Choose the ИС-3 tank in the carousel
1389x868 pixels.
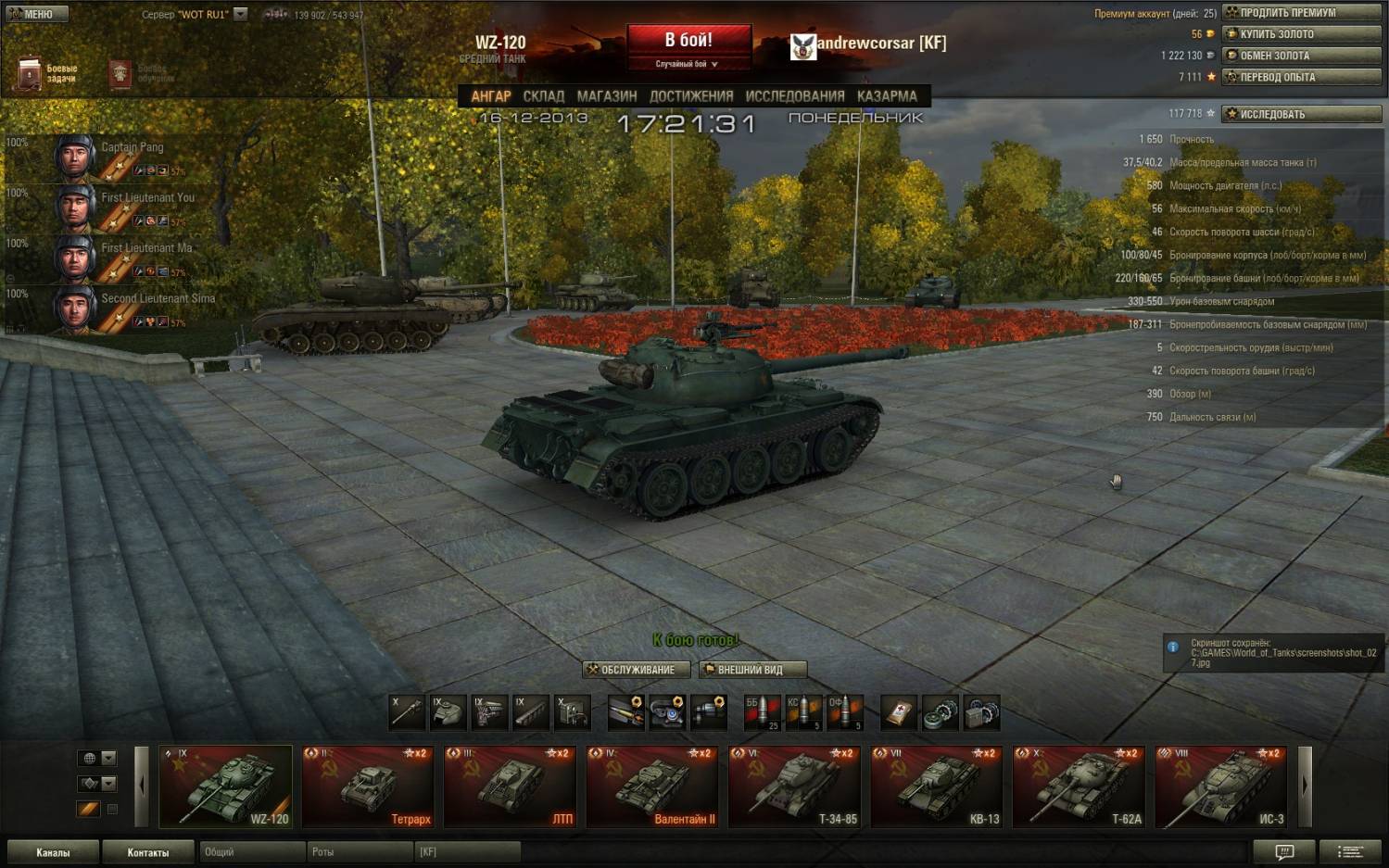[1222, 786]
